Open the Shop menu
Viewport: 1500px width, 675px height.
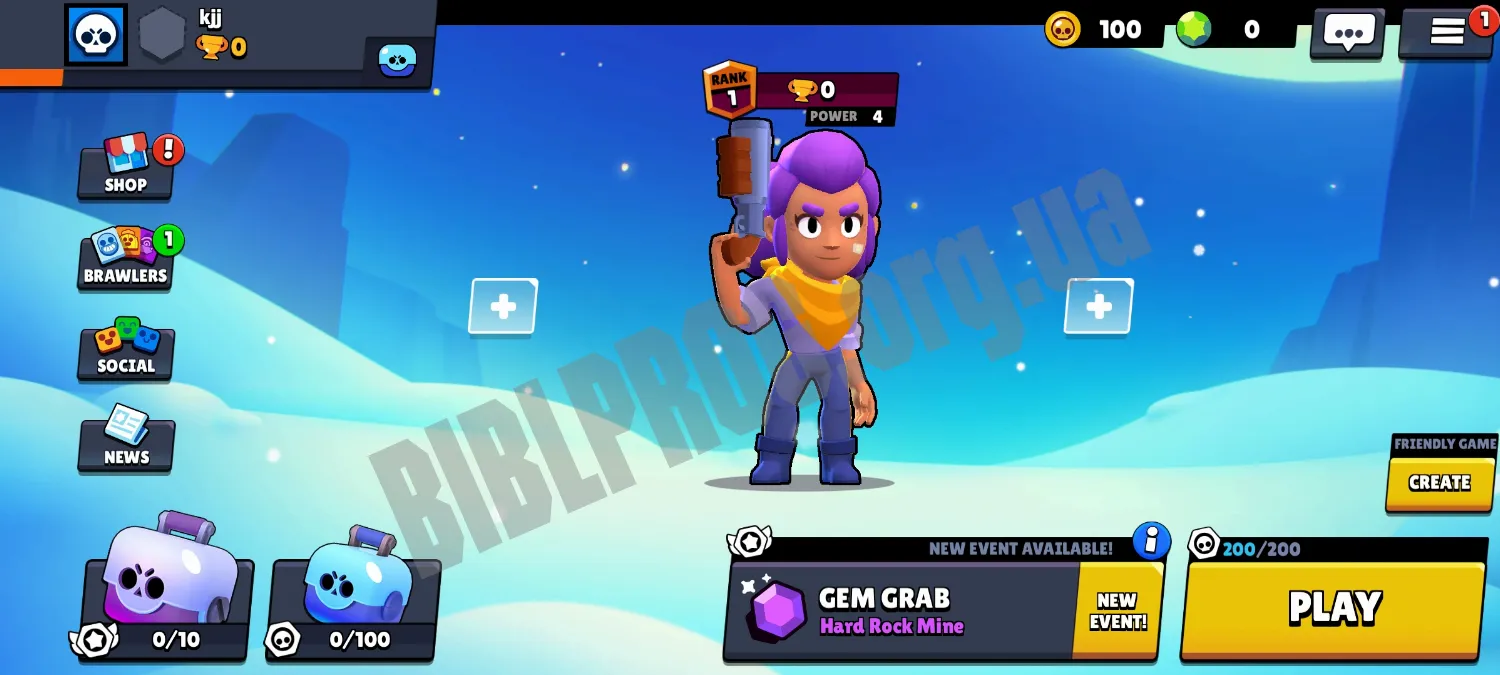tap(126, 168)
